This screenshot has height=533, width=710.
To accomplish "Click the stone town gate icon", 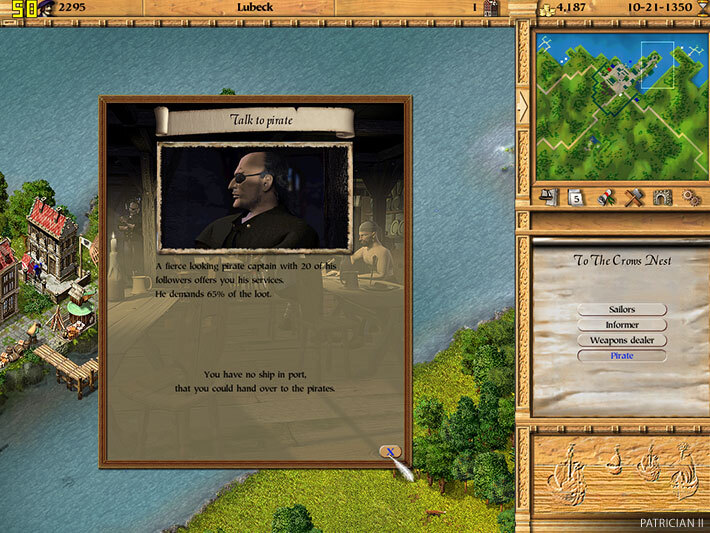I will [x=661, y=197].
